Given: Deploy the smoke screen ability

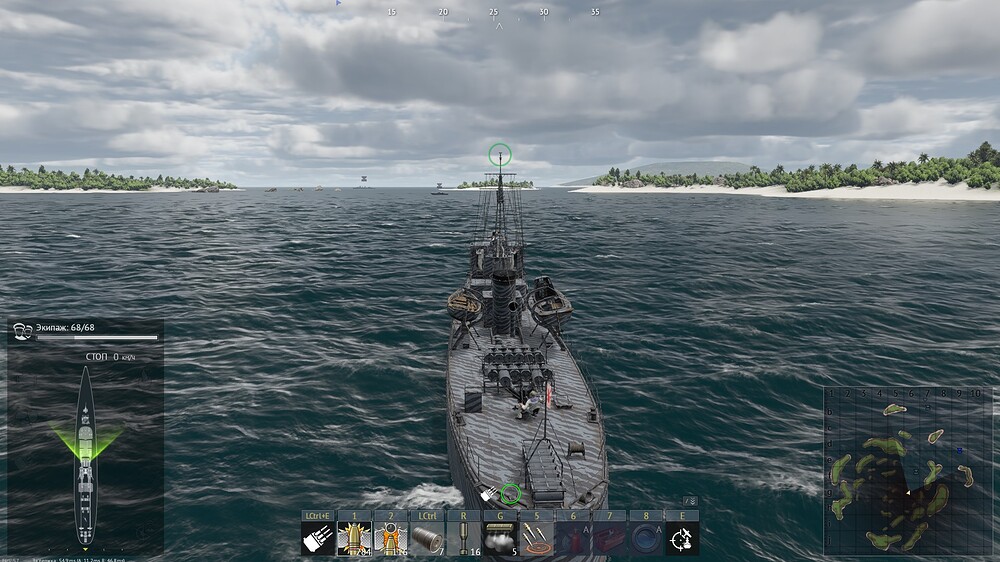Looking at the screenshot, I should pyautogui.click(x=500, y=538).
